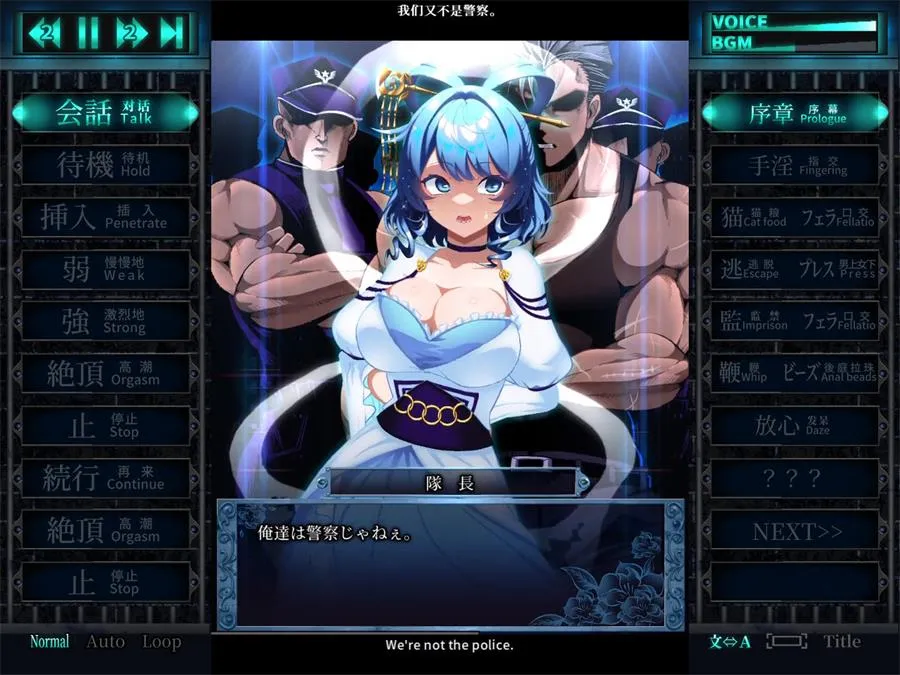
Task: Select the Strong intensity button
Action: coord(105,321)
